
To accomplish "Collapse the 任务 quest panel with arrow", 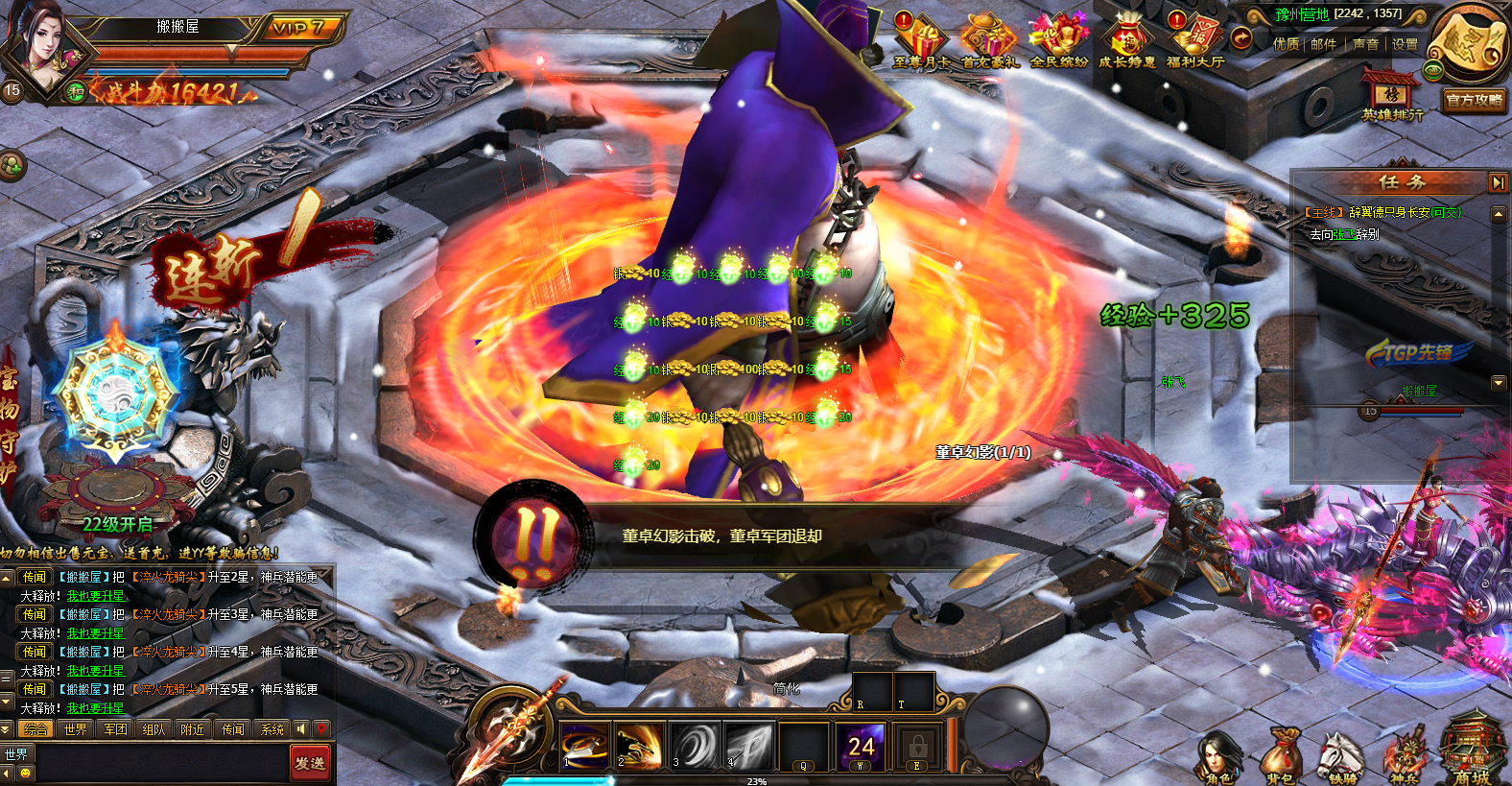I will (1498, 182).
